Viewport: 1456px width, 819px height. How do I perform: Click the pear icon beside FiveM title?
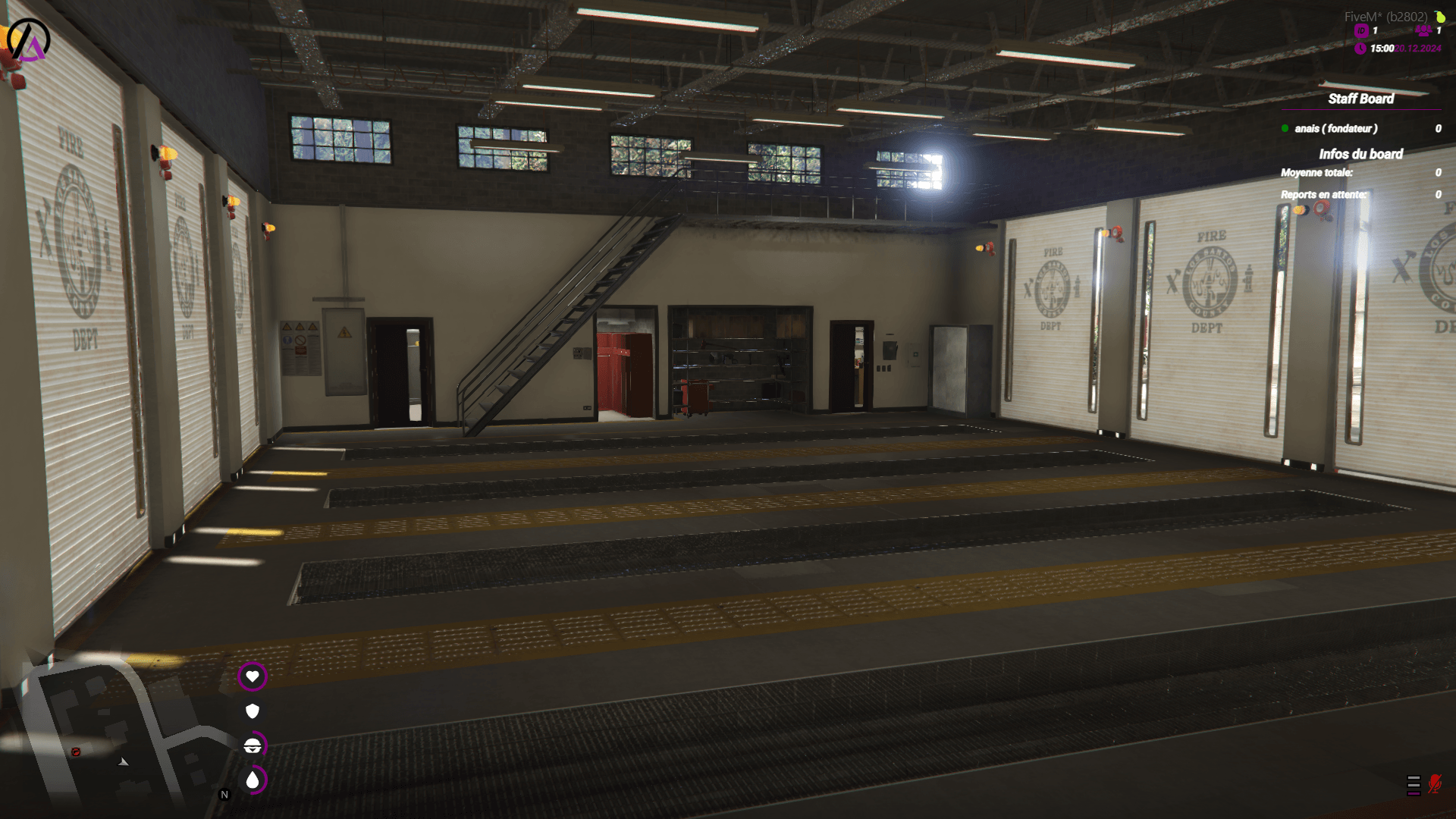tap(1442, 17)
